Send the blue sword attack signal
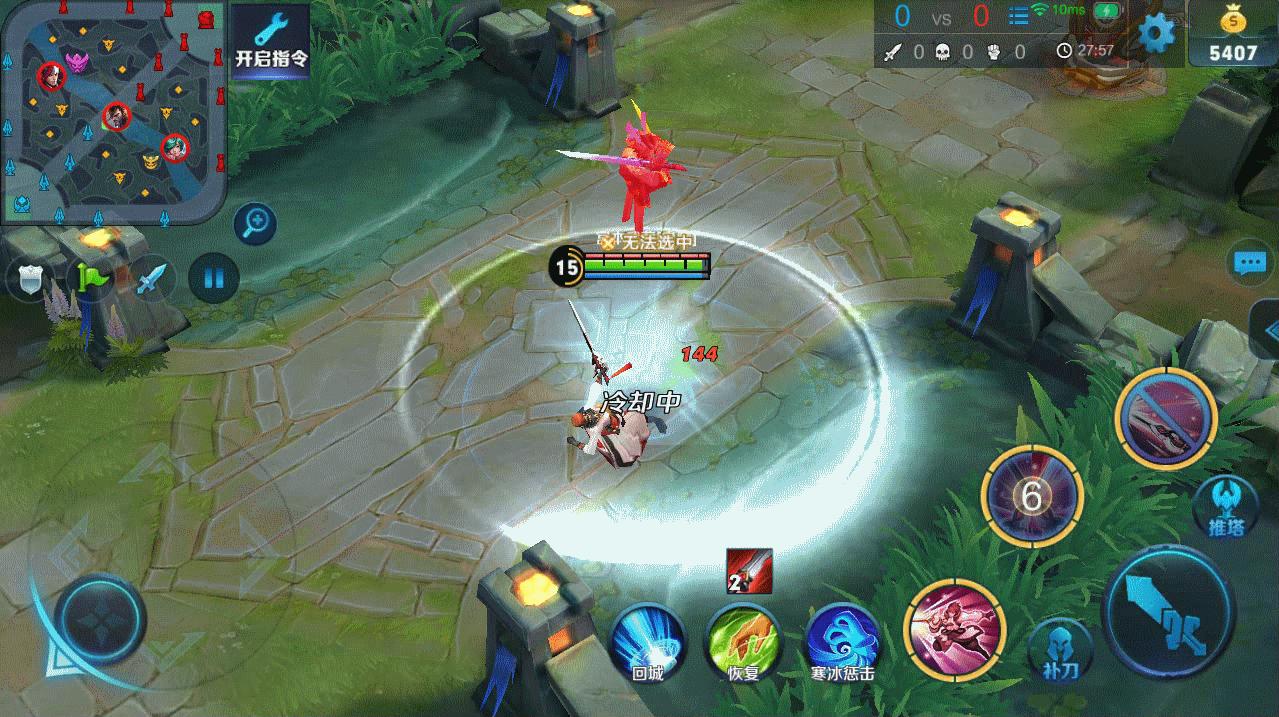Screen dimensions: 1279x717 coord(151,278)
